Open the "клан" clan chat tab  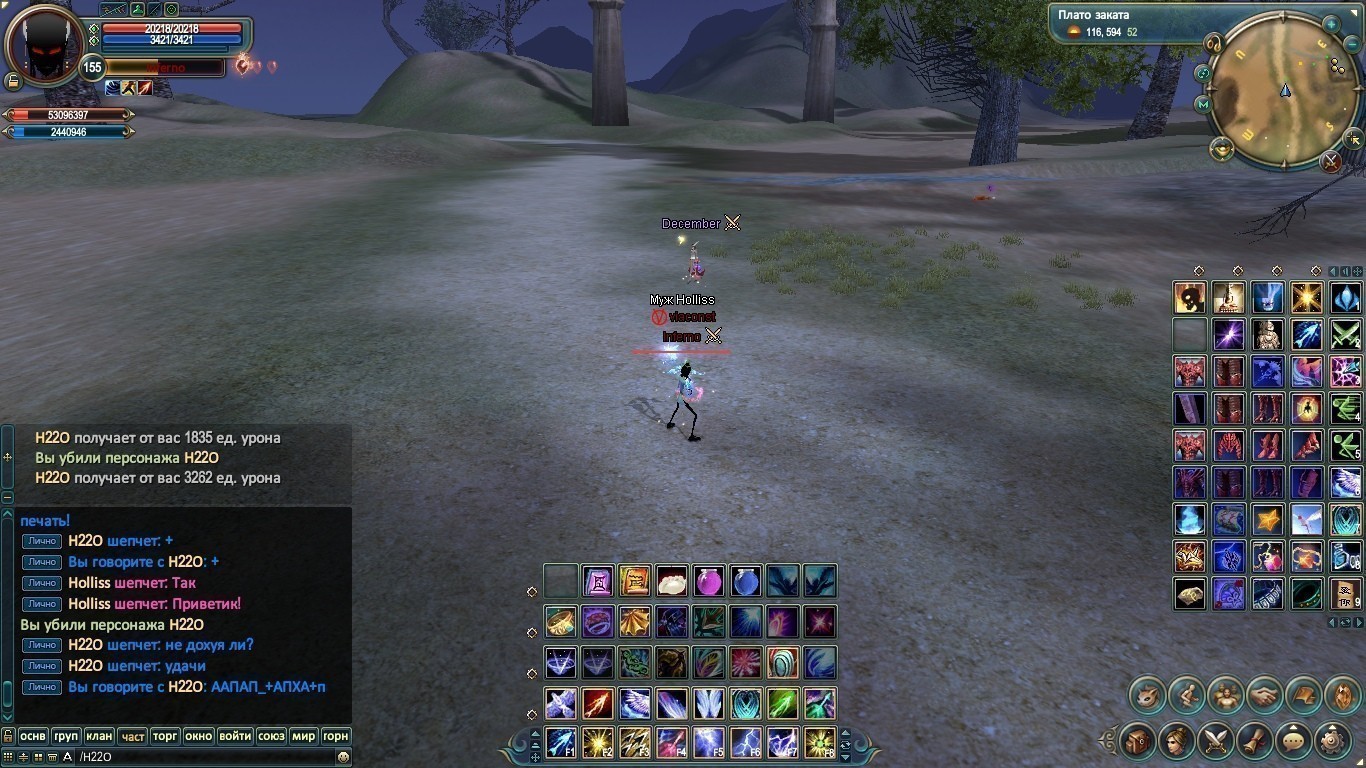tap(99, 736)
